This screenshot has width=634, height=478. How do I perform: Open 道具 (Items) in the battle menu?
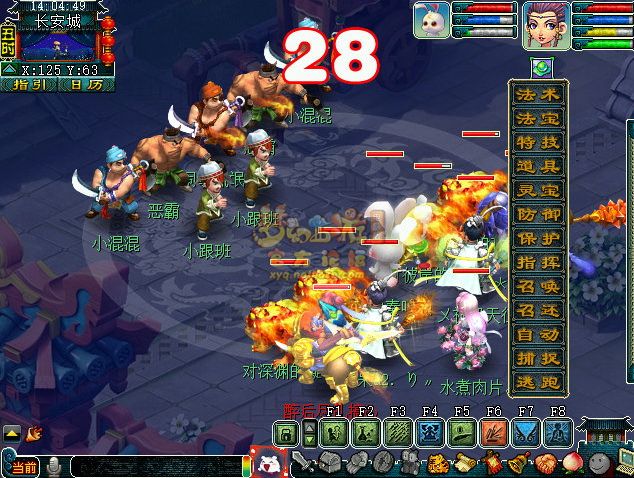(x=538, y=167)
